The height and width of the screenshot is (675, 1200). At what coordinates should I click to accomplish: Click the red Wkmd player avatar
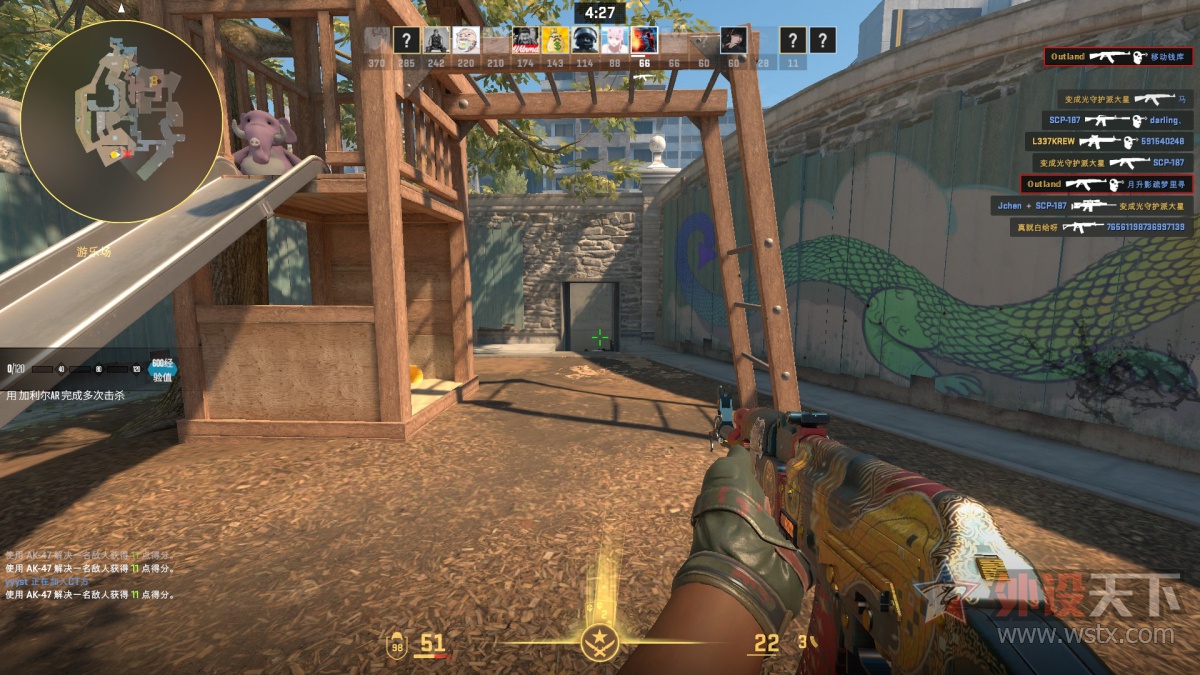[526, 40]
